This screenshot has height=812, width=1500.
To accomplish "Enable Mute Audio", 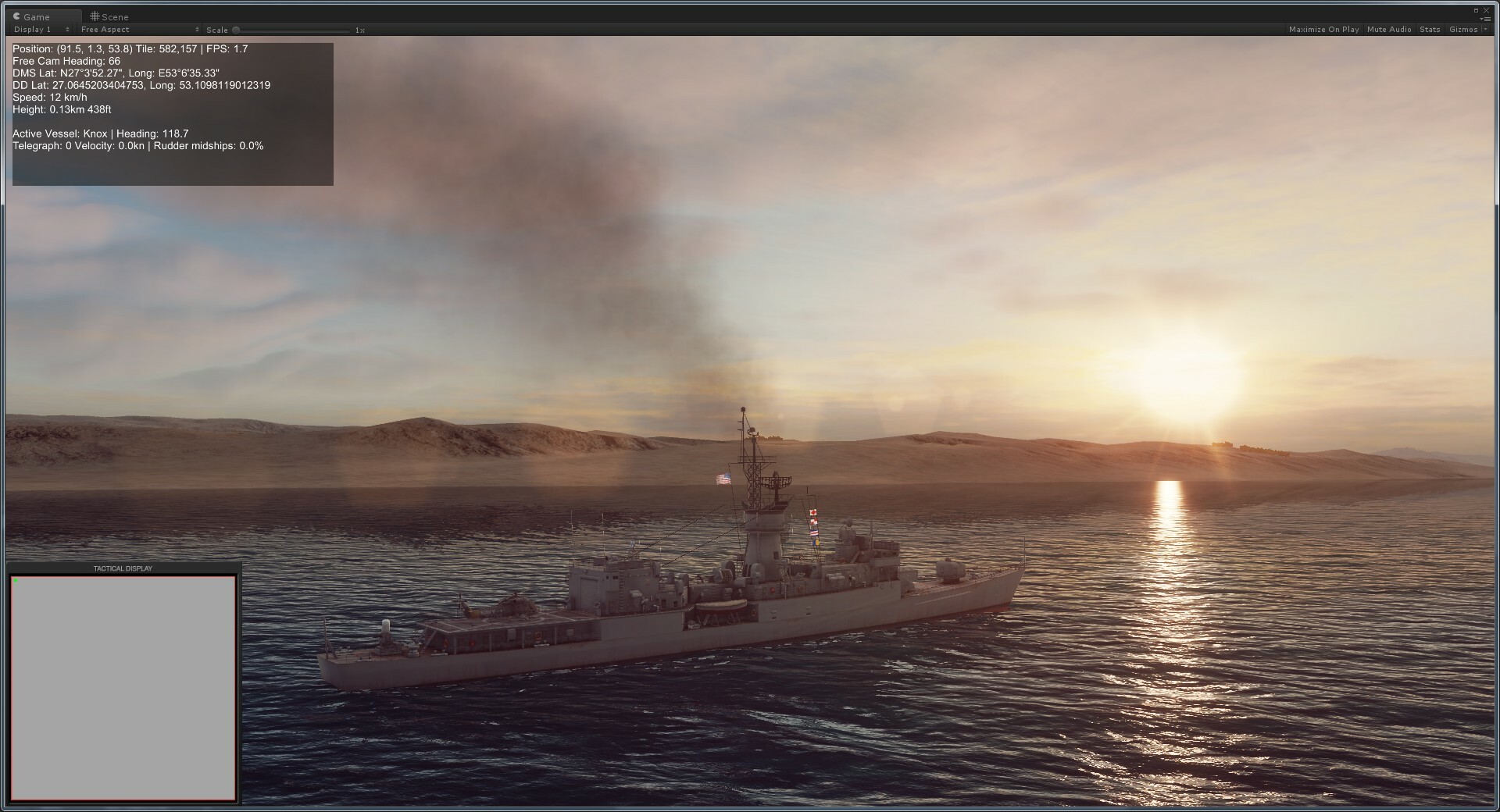I will (x=1389, y=29).
